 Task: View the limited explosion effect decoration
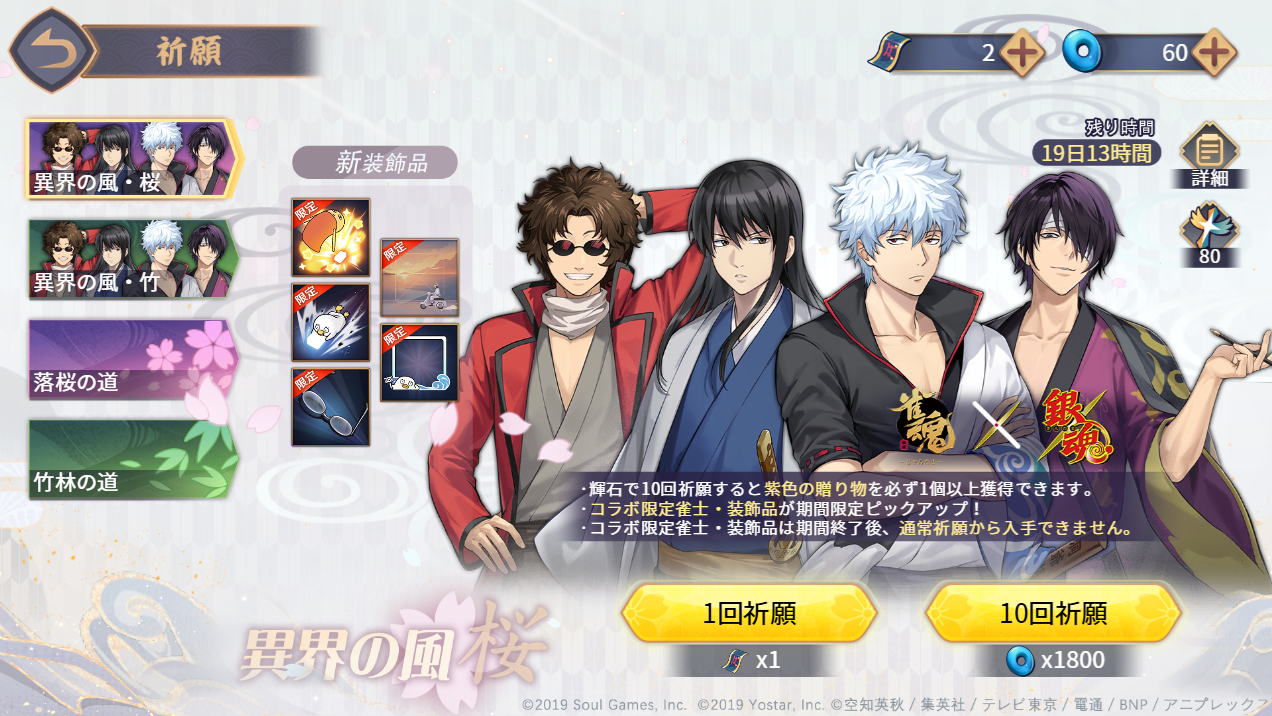pyautogui.click(x=331, y=237)
